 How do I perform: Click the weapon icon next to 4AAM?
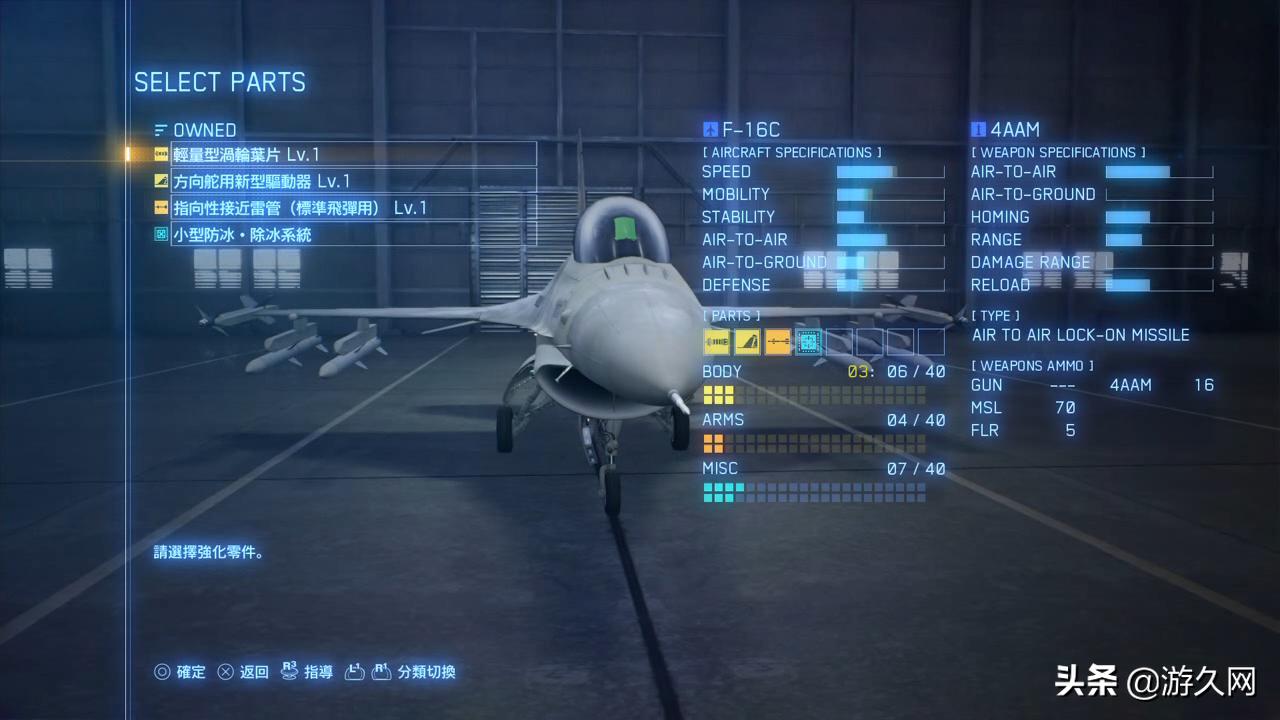[x=977, y=130]
